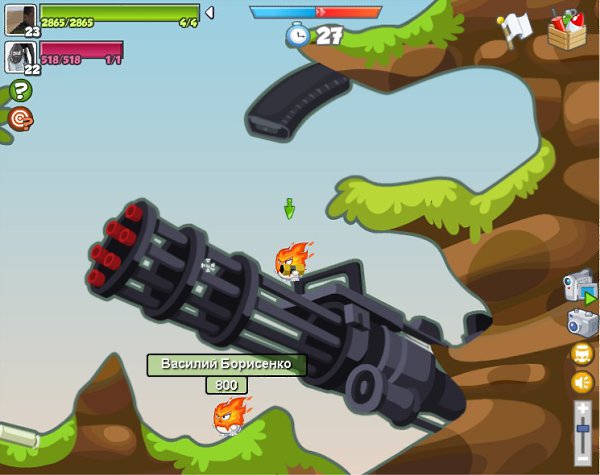
Task: Click the blue zoom slider handle
Action: click(x=583, y=428)
